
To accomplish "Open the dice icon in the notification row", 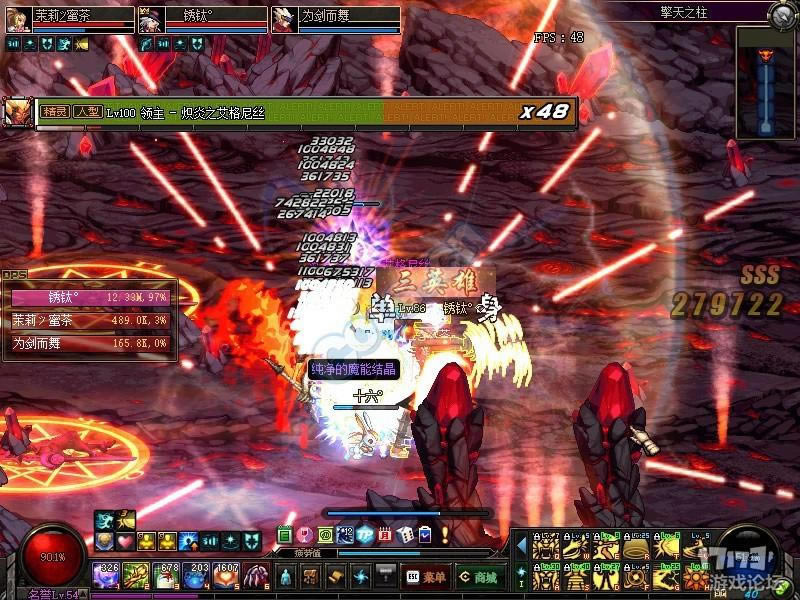I will point(405,535).
